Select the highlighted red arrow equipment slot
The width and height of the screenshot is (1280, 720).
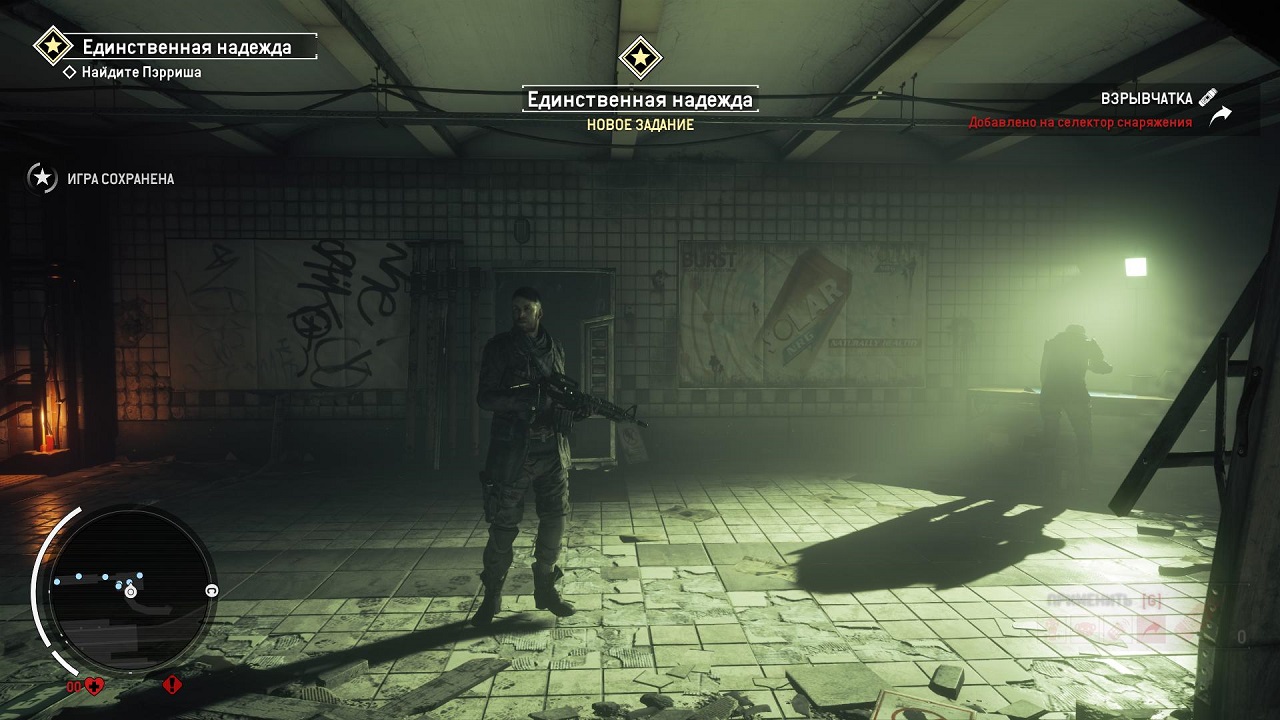(1153, 629)
